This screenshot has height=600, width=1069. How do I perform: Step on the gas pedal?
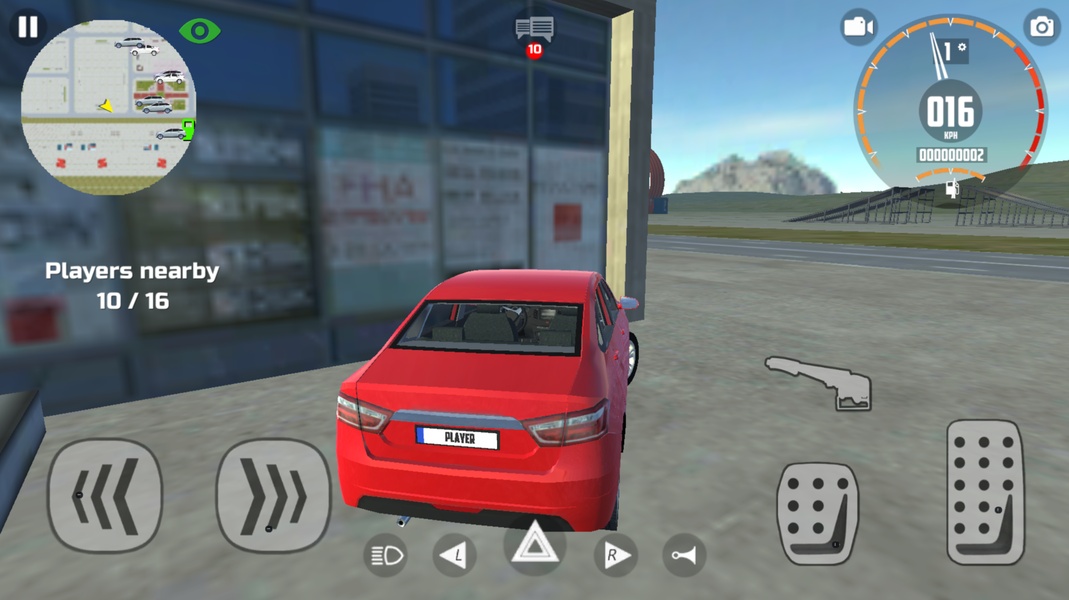point(985,492)
